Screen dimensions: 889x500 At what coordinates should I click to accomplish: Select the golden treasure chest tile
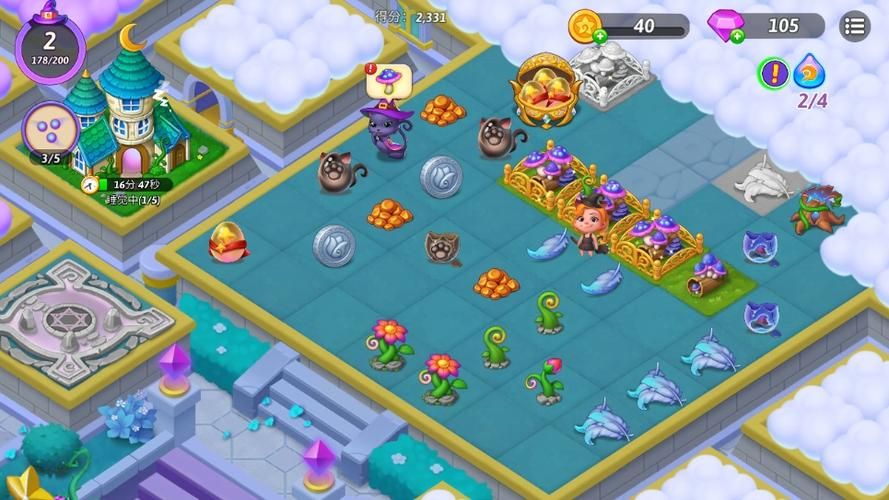pyautogui.click(x=544, y=90)
